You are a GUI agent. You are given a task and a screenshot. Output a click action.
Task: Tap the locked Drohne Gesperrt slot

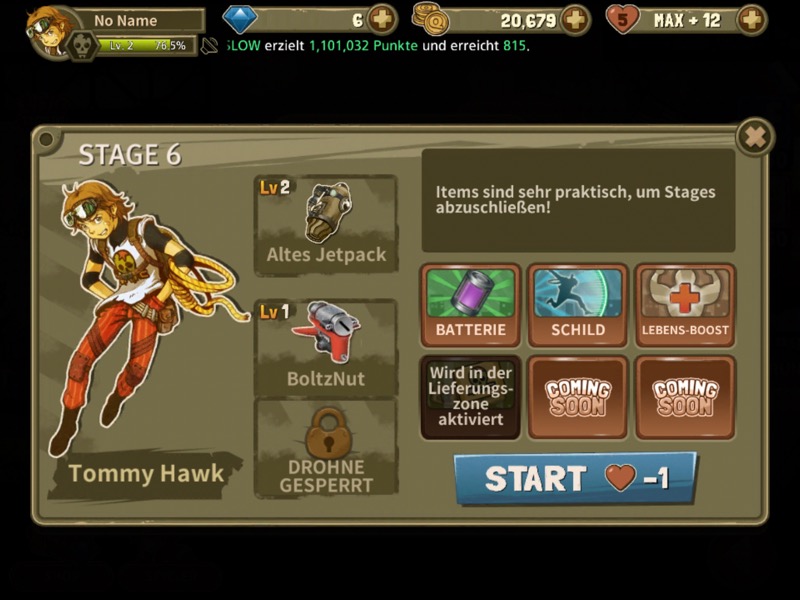click(x=326, y=448)
